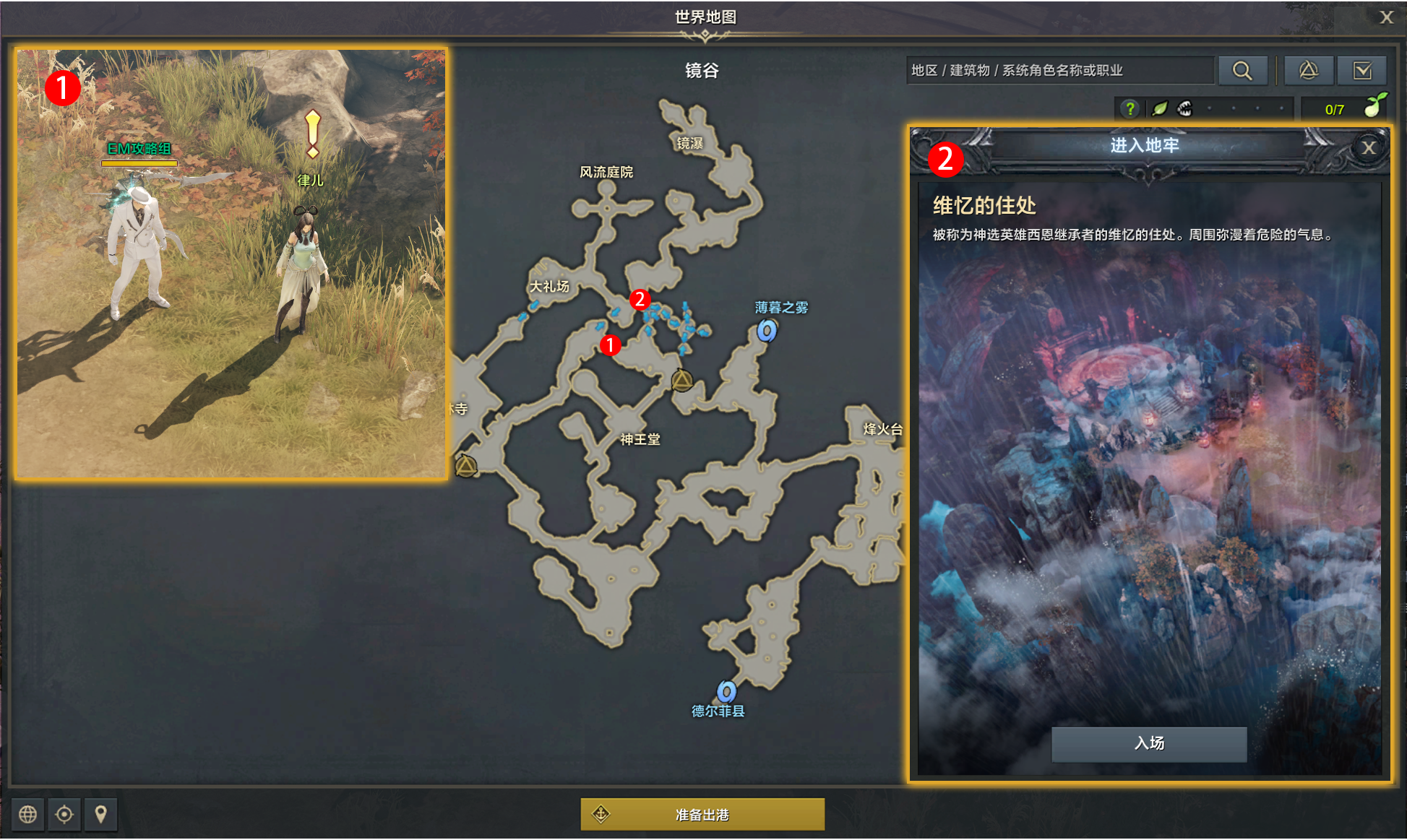Click the map search text field
The height and width of the screenshot is (840, 1407).
click(1059, 70)
